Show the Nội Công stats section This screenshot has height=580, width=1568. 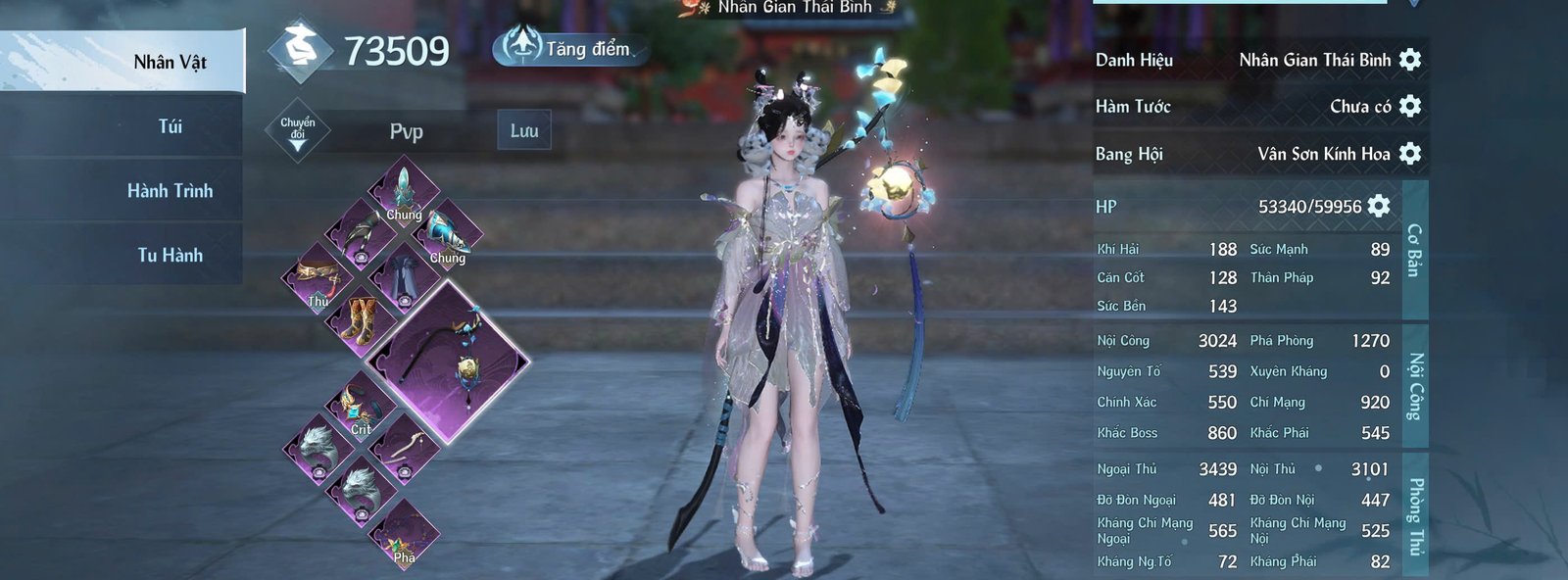tap(1414, 385)
